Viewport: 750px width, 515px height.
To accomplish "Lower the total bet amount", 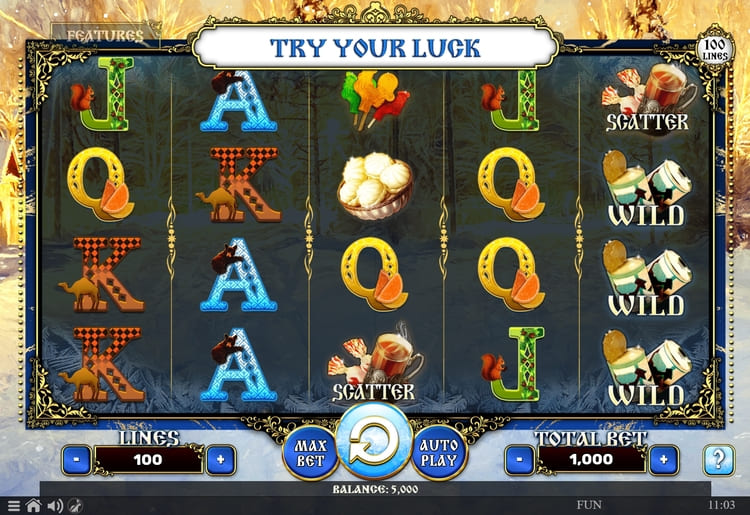I will click(517, 460).
